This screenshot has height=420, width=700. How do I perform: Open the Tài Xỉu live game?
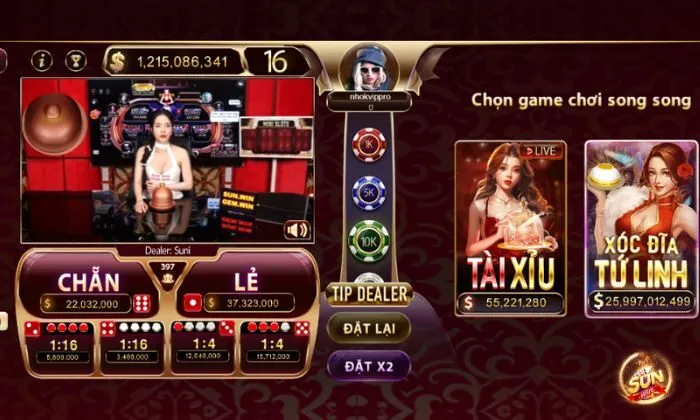[x=510, y=228]
